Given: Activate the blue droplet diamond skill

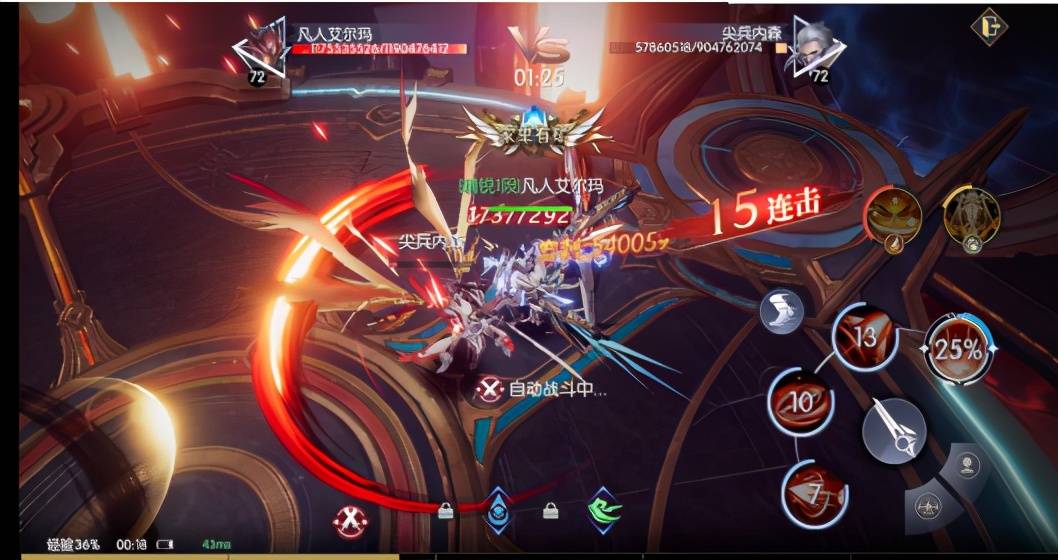Looking at the screenshot, I should (x=497, y=510).
